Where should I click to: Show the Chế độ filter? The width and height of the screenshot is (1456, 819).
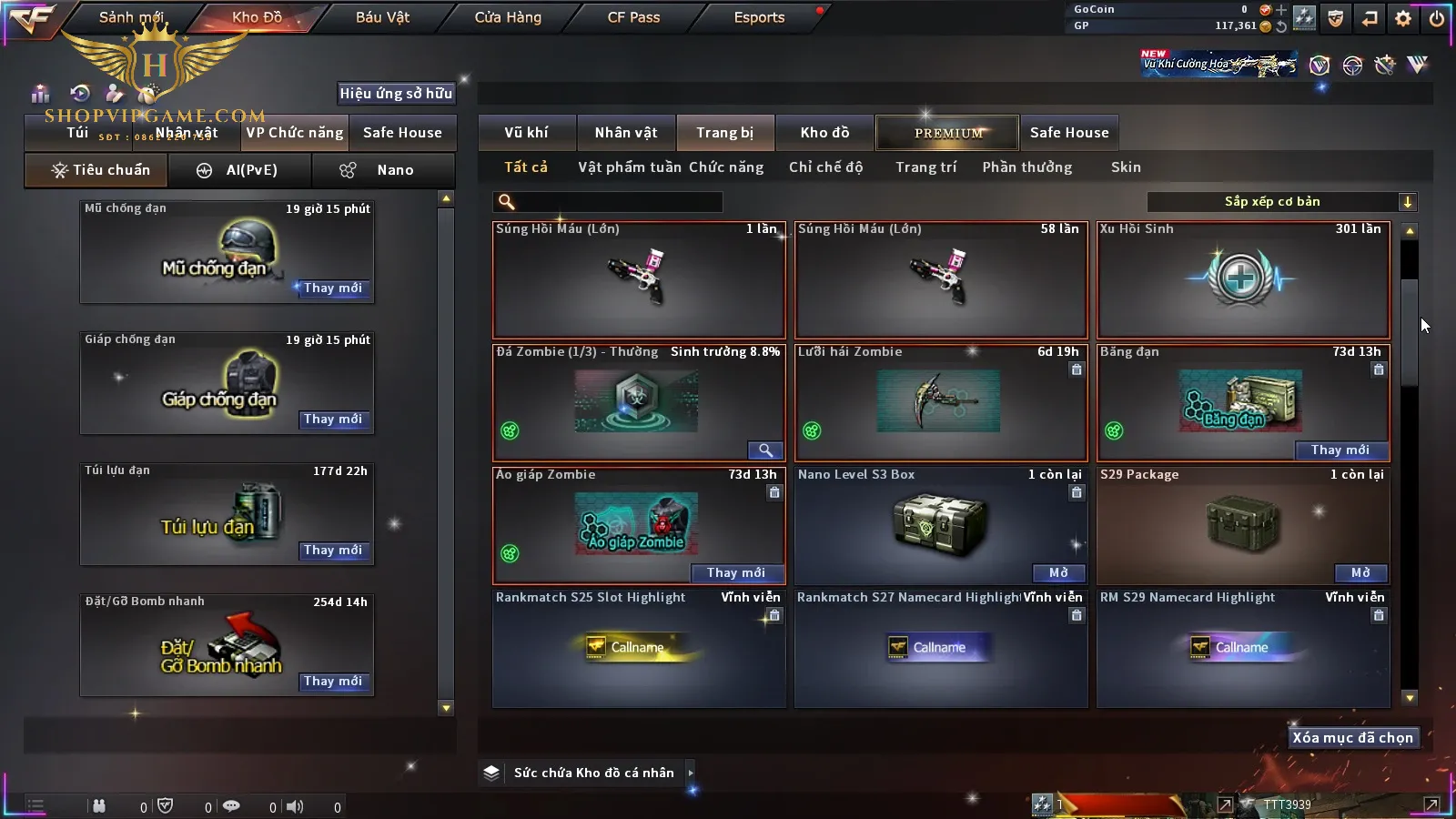[x=825, y=167]
